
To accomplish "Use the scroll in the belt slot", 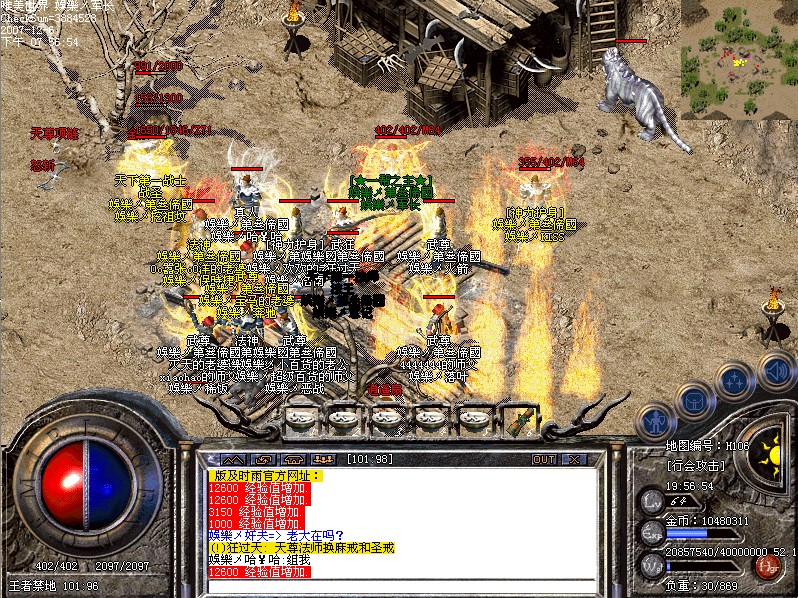I will point(521,419).
